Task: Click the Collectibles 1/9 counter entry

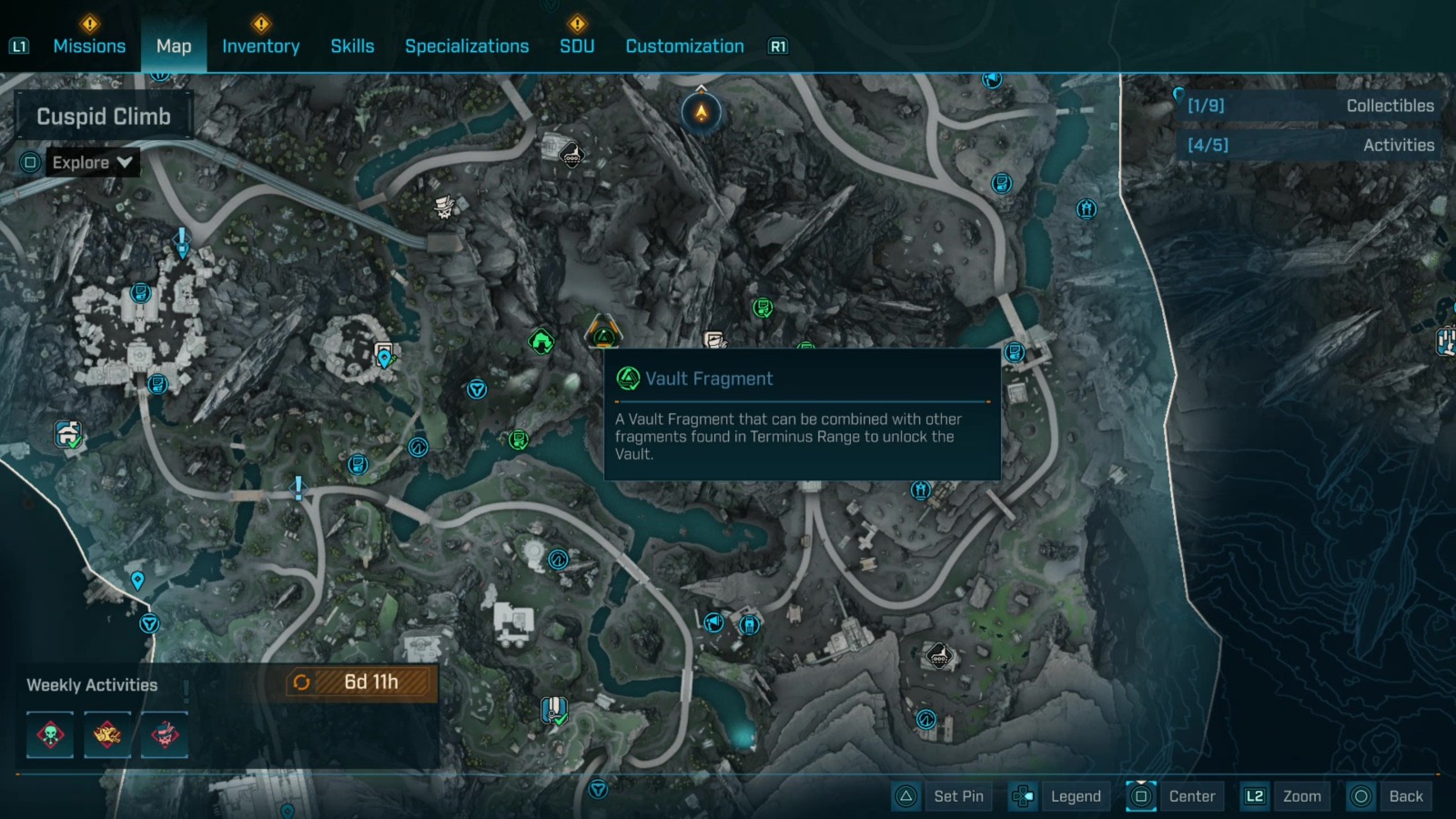Action: click(x=1309, y=106)
